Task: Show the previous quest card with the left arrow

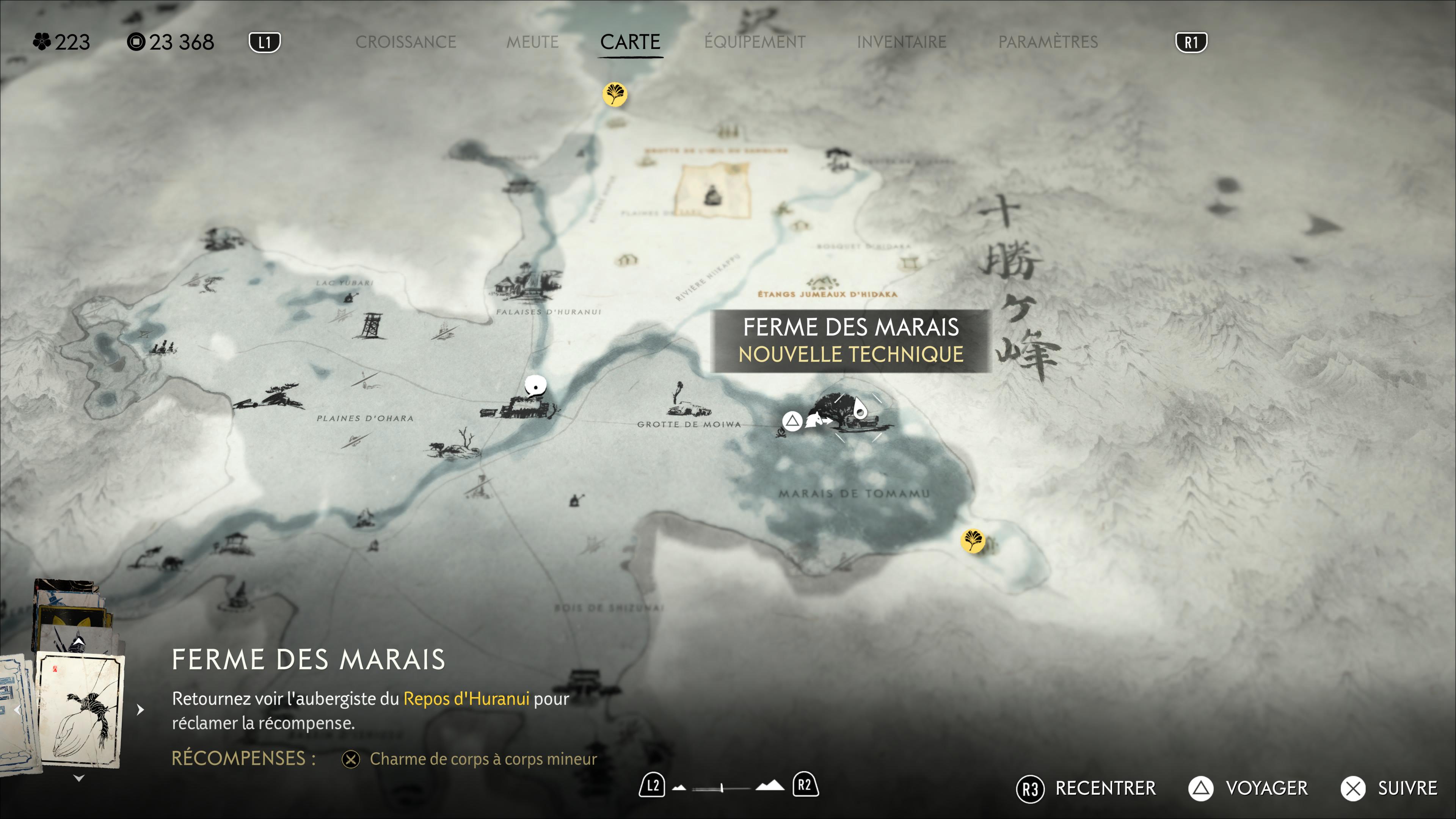Action: click(17, 709)
